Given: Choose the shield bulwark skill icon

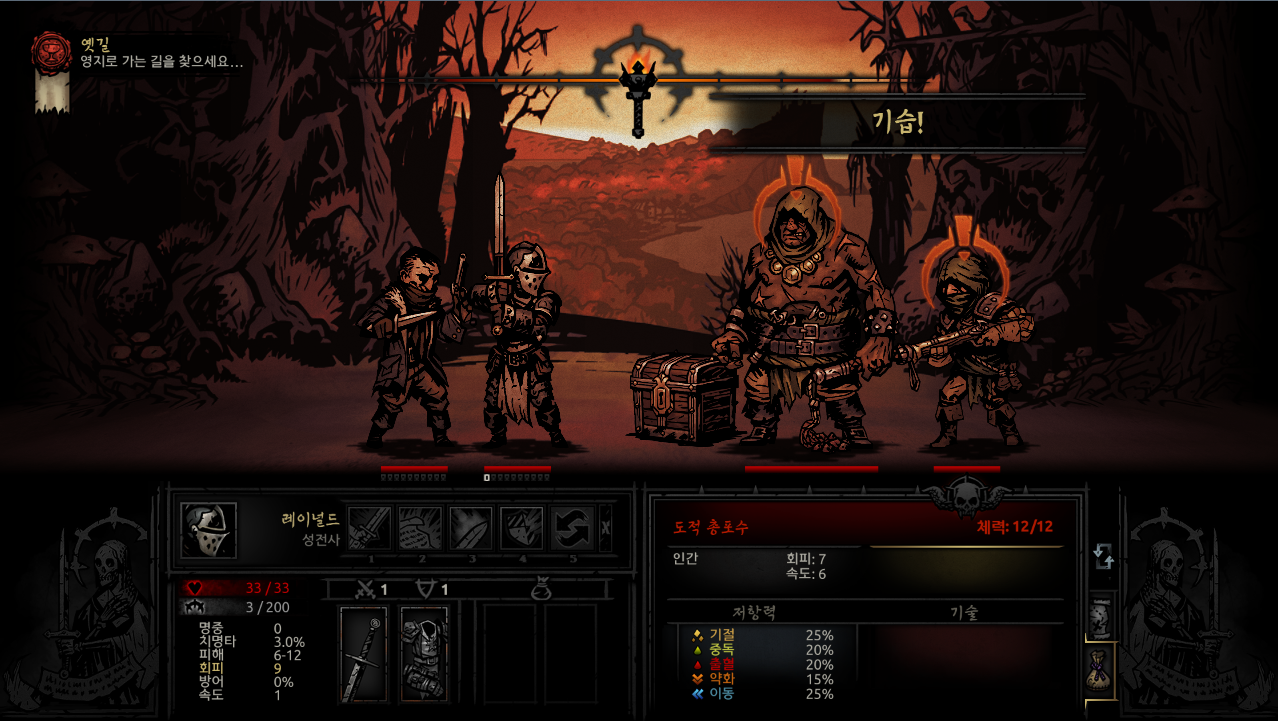Looking at the screenshot, I should 521,527.
